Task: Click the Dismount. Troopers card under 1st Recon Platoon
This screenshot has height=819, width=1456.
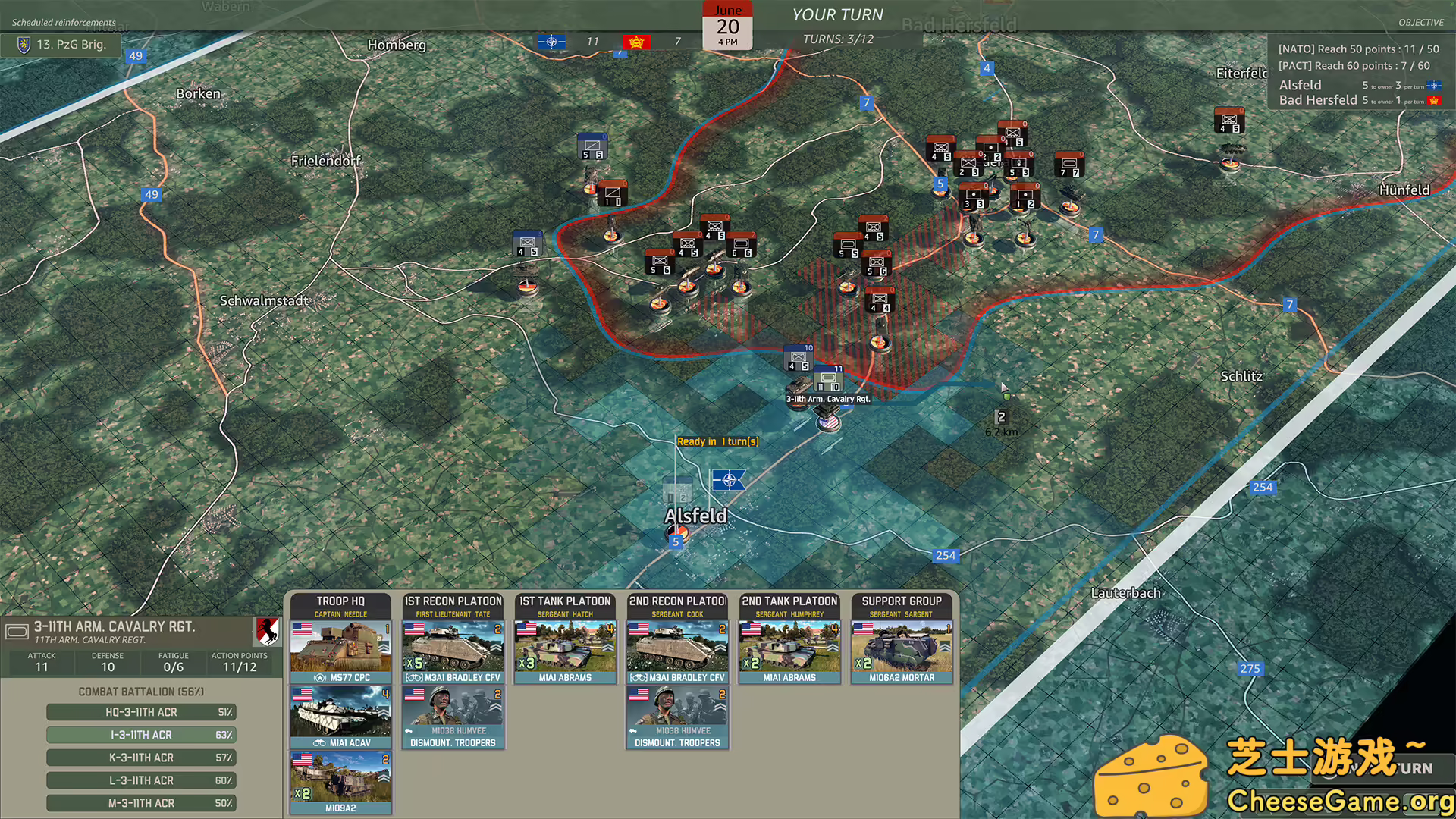Action: [453, 717]
